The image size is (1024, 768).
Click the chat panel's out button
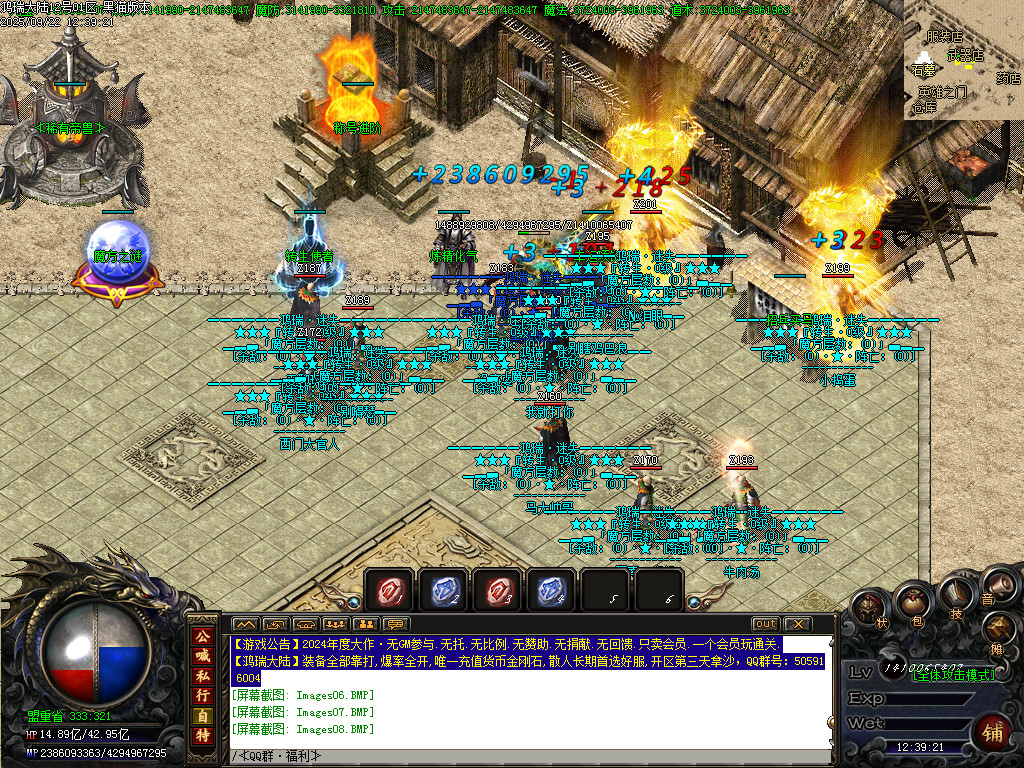(x=765, y=624)
